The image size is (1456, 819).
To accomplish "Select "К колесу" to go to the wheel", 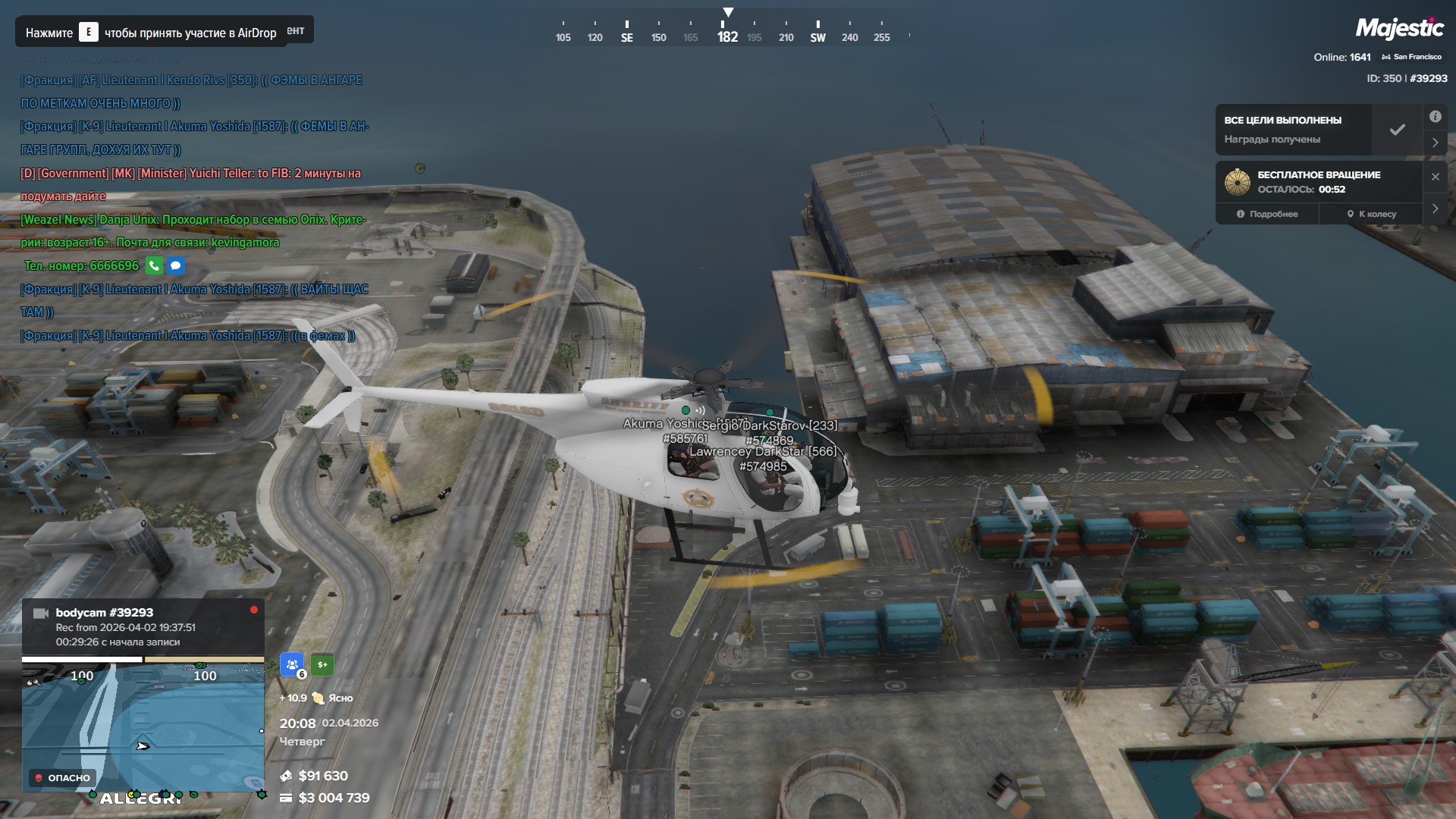I will [1371, 214].
